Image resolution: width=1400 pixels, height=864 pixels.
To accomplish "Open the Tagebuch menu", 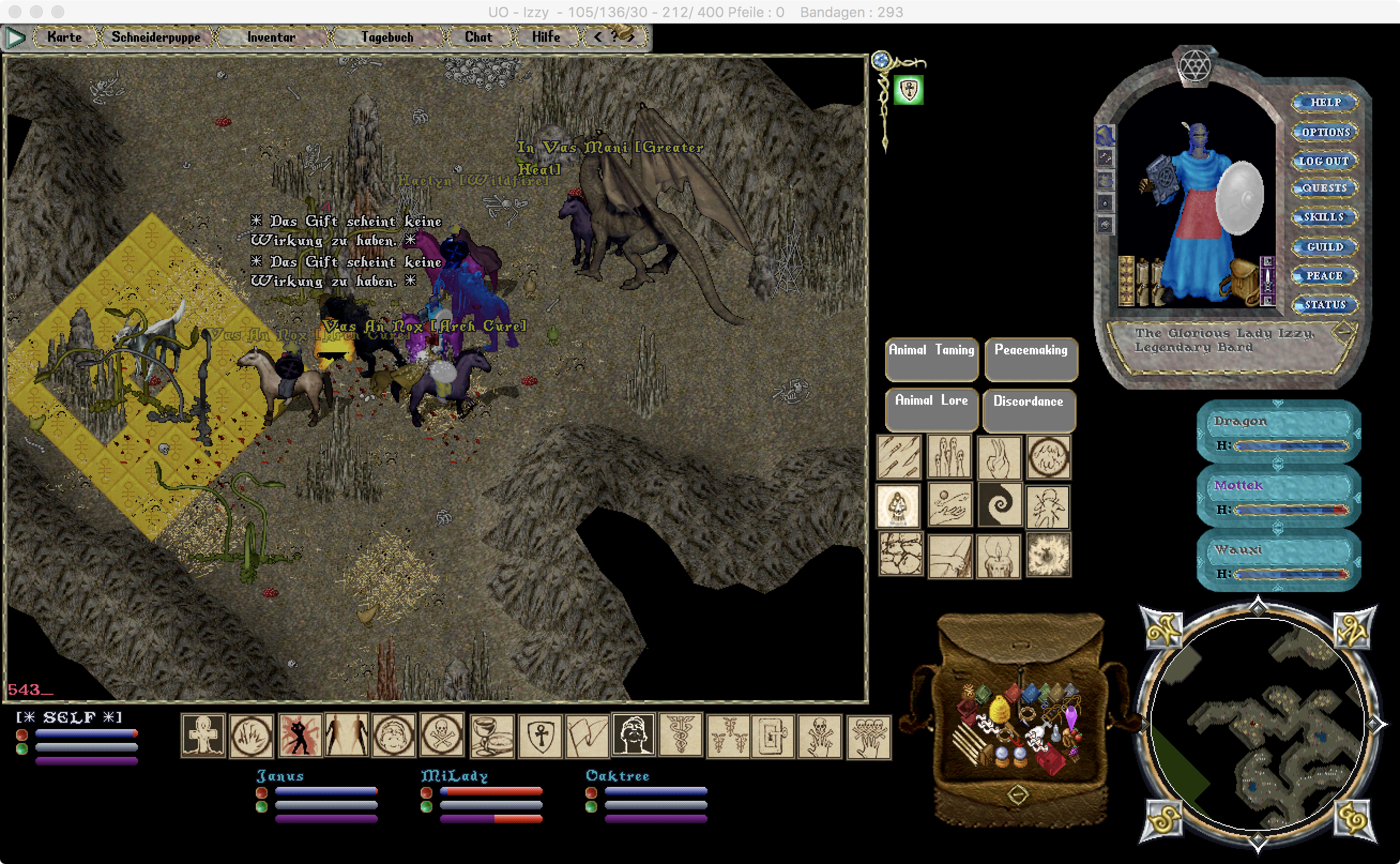I will [x=387, y=36].
